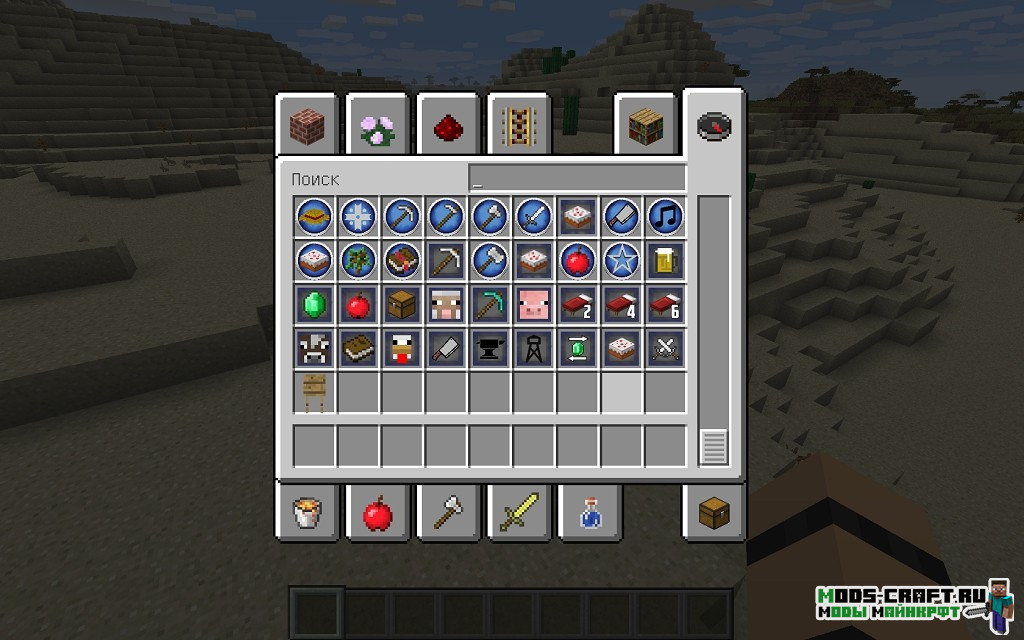Open the red apple food tab

click(377, 515)
